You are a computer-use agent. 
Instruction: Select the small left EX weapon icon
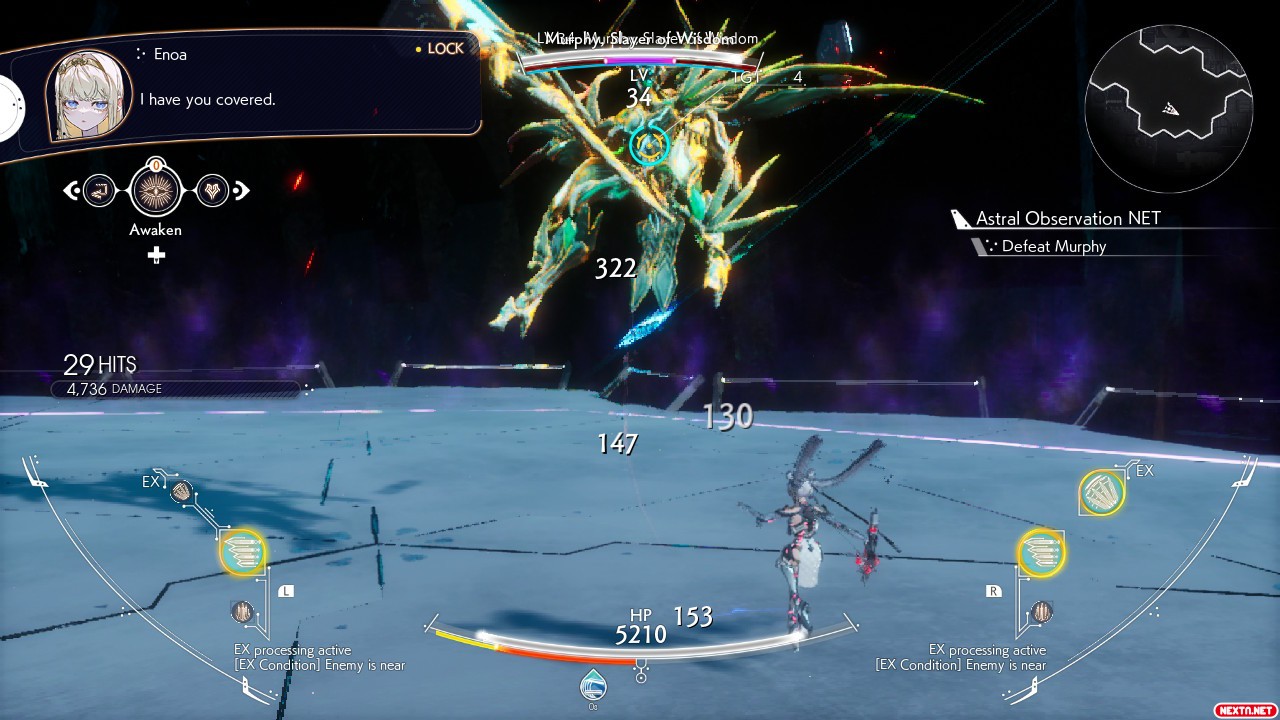[x=181, y=491]
